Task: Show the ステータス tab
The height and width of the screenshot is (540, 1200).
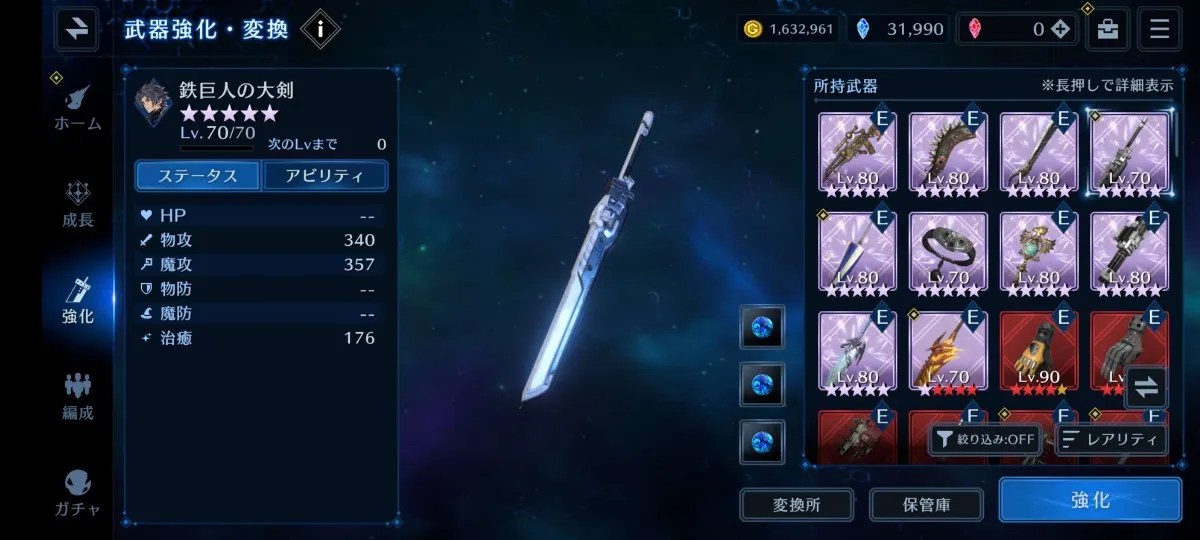Action: coord(198,176)
